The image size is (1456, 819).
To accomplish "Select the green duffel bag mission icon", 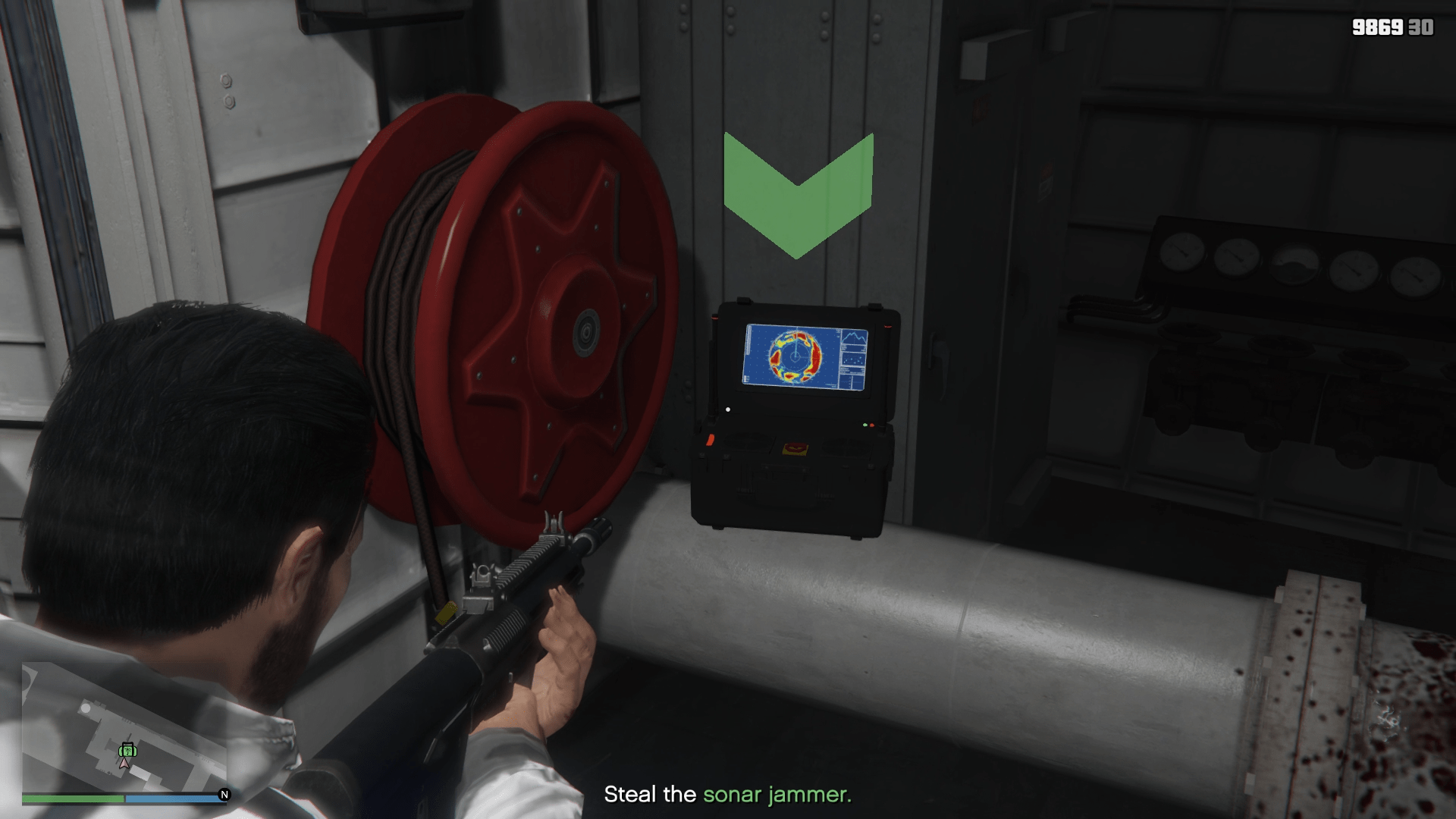I will pos(127,751).
